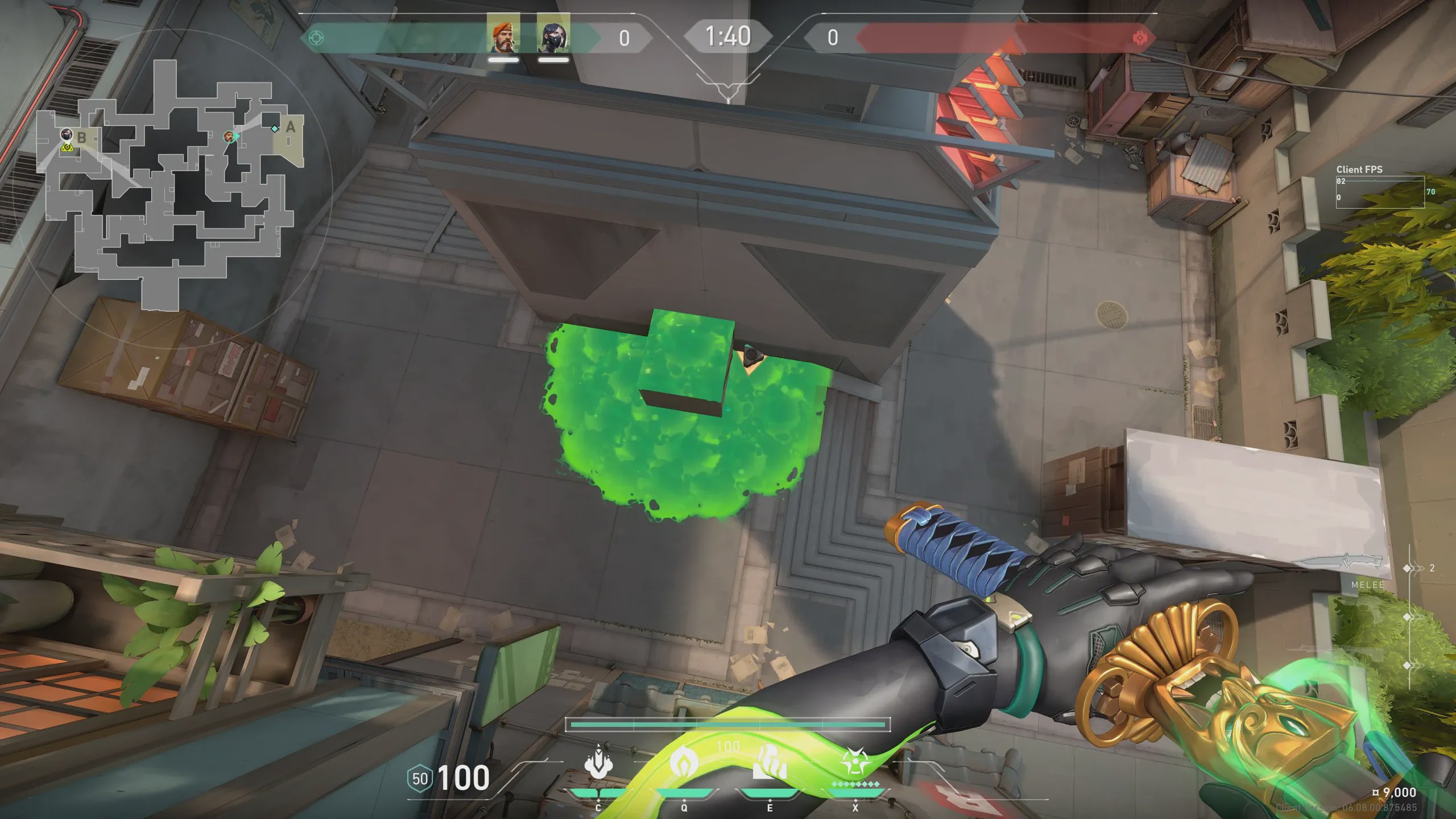Click Brimstone's marker on the minimap
The height and width of the screenshot is (819, 1456).
coord(229,136)
